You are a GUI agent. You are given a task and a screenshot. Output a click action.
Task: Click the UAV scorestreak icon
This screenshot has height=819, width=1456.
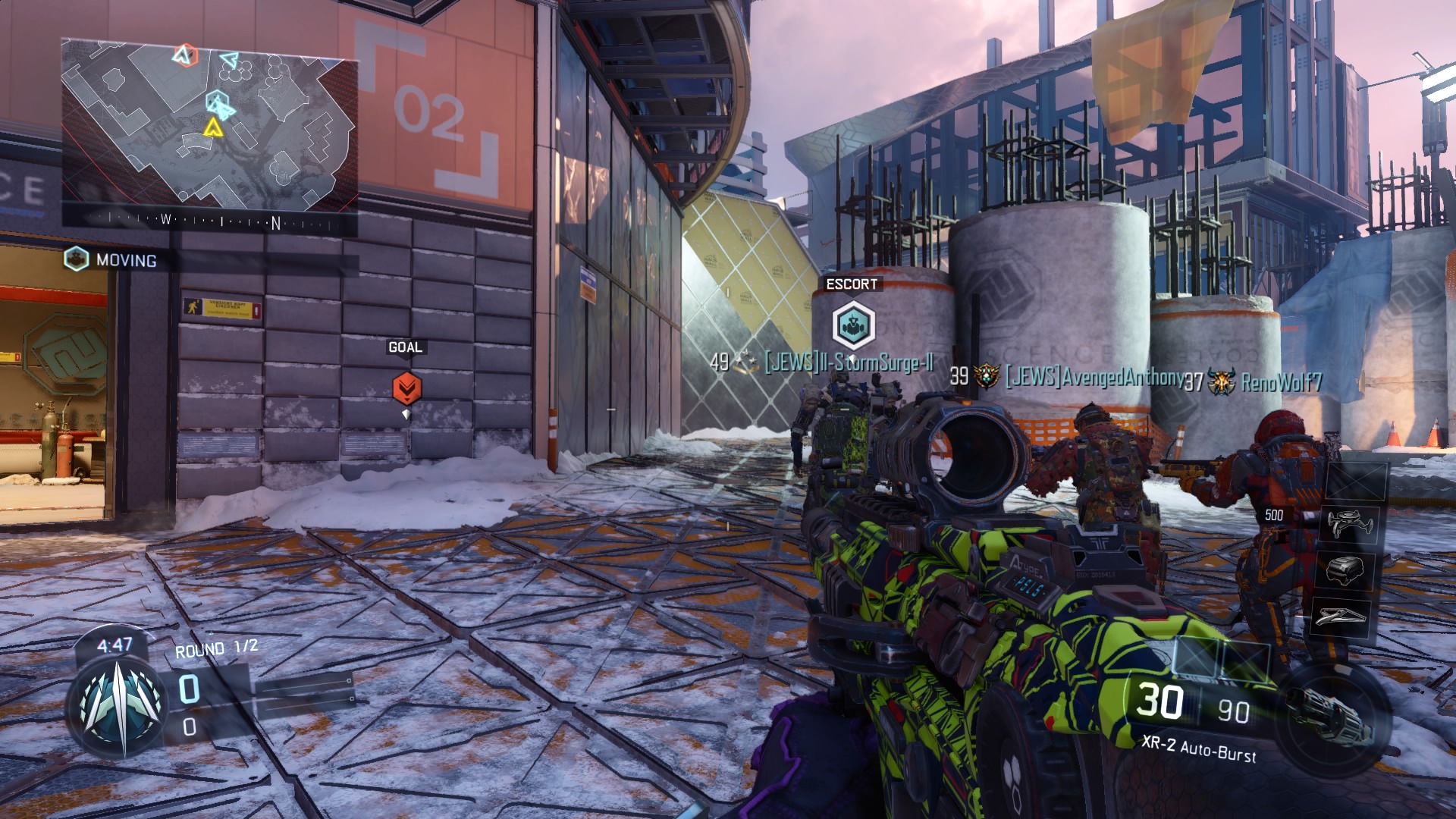click(1349, 523)
